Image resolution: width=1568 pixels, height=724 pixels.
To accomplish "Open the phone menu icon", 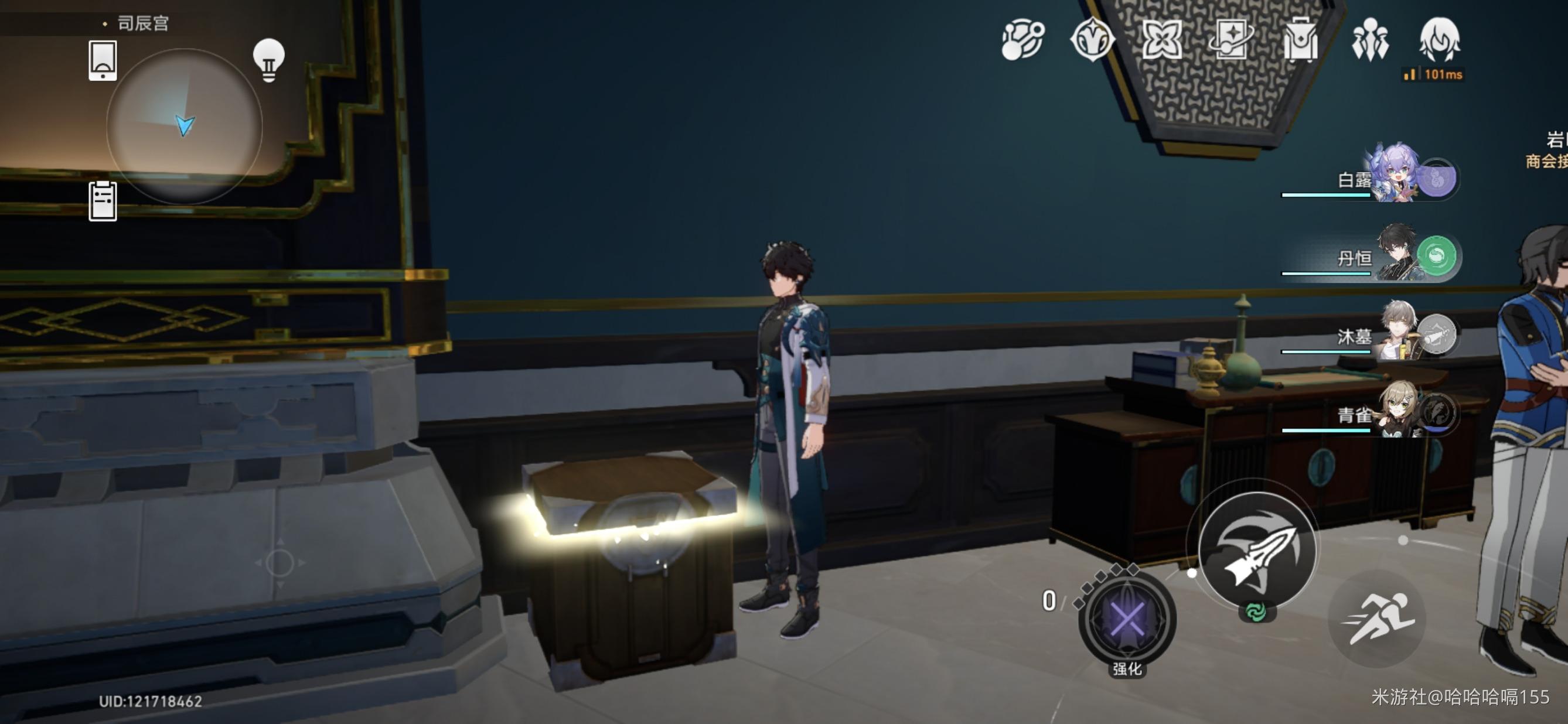I will [x=103, y=60].
